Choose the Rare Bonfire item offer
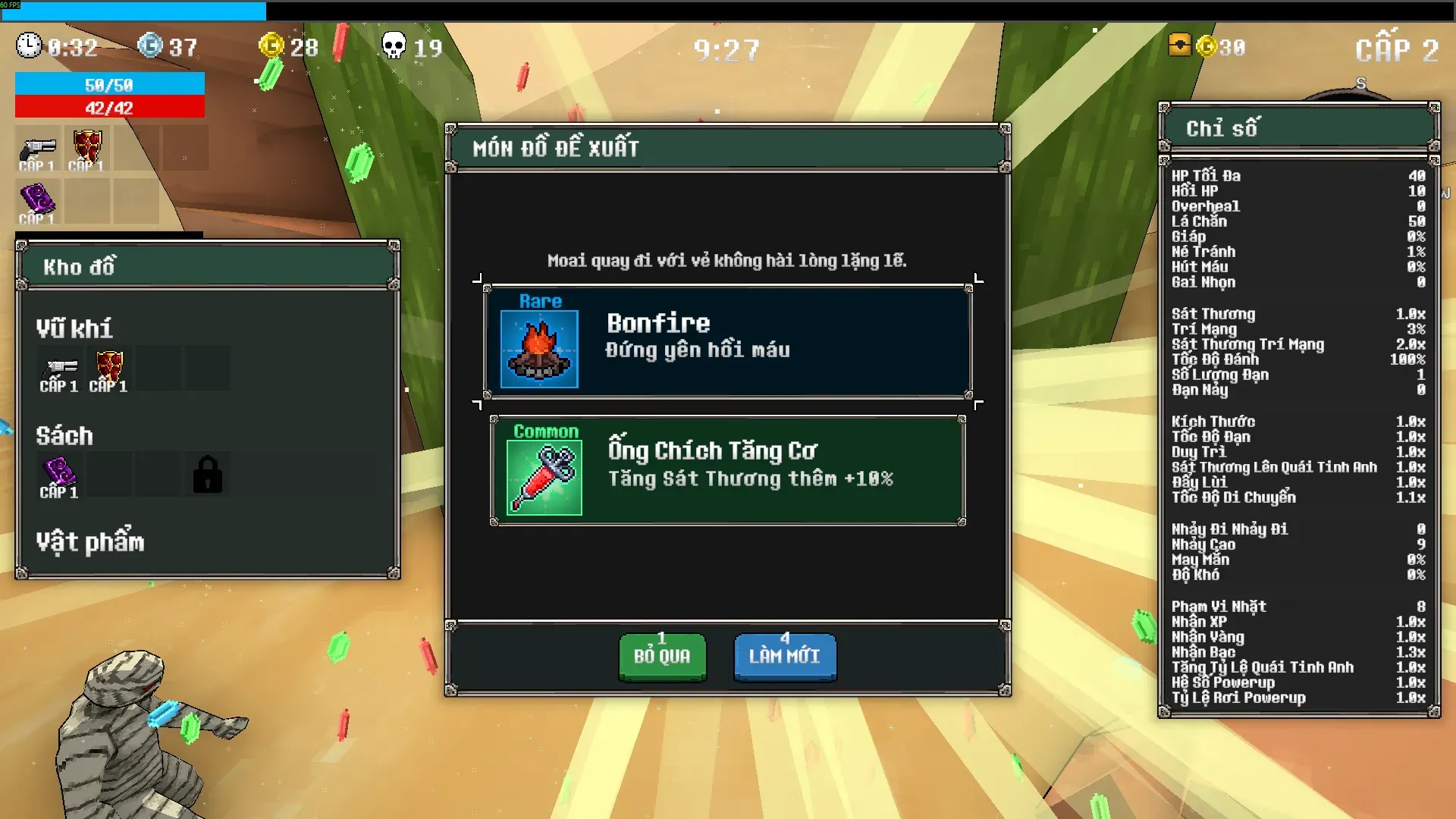The width and height of the screenshot is (1456, 819). pyautogui.click(x=727, y=341)
